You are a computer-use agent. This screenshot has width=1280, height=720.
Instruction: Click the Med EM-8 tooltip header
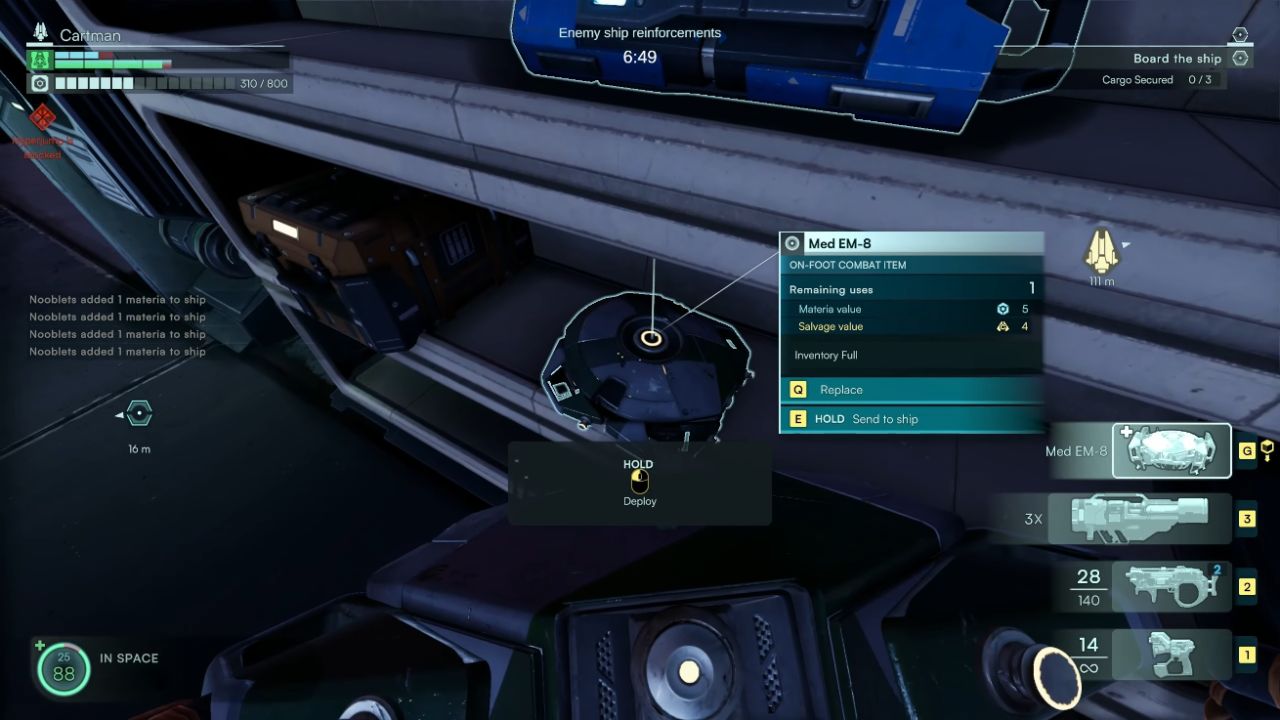coord(910,243)
